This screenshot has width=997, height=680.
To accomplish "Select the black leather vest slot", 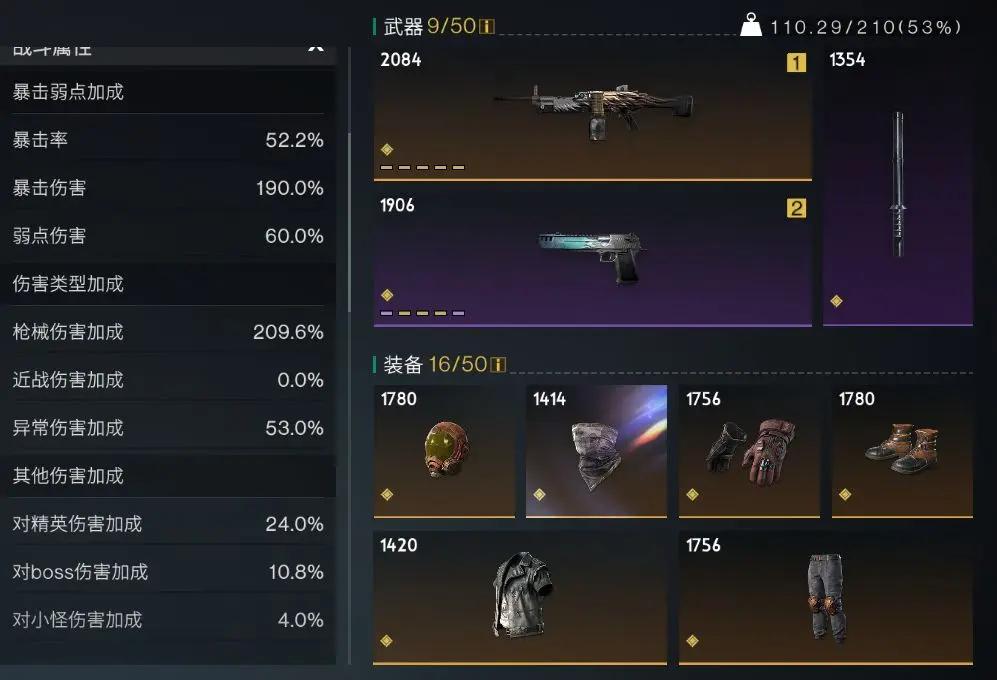I will pos(520,597).
